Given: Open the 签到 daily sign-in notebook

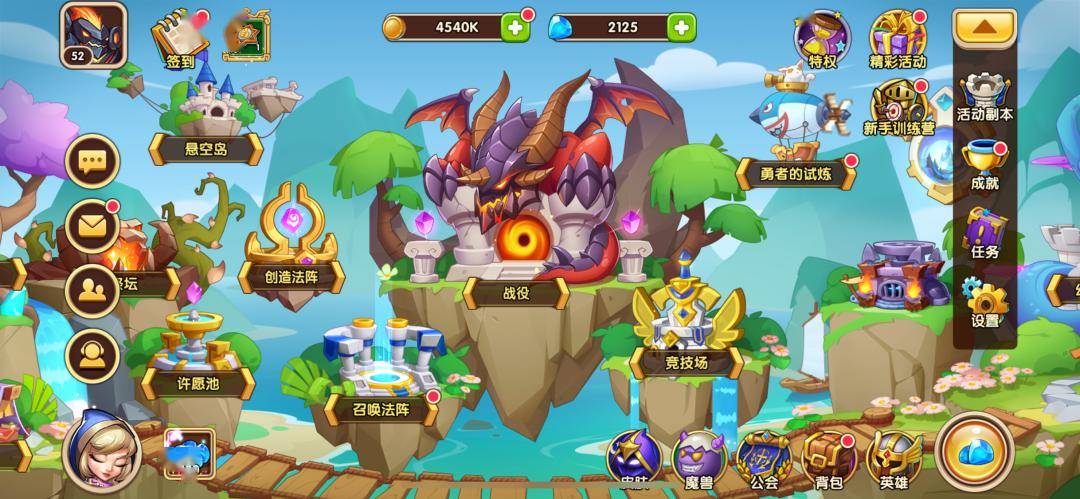Looking at the screenshot, I should click(x=179, y=38).
